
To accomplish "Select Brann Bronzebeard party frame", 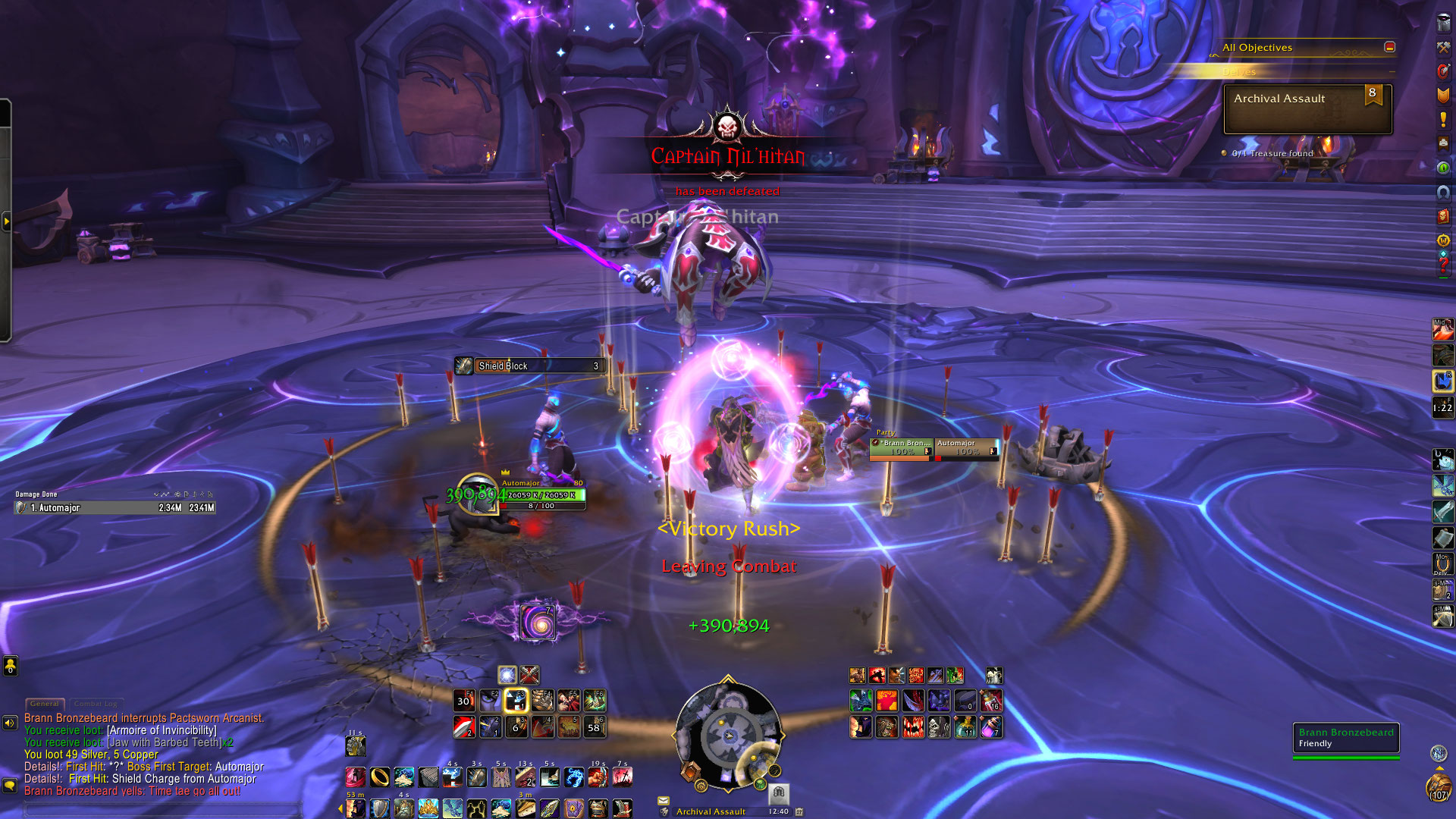I will 902,448.
